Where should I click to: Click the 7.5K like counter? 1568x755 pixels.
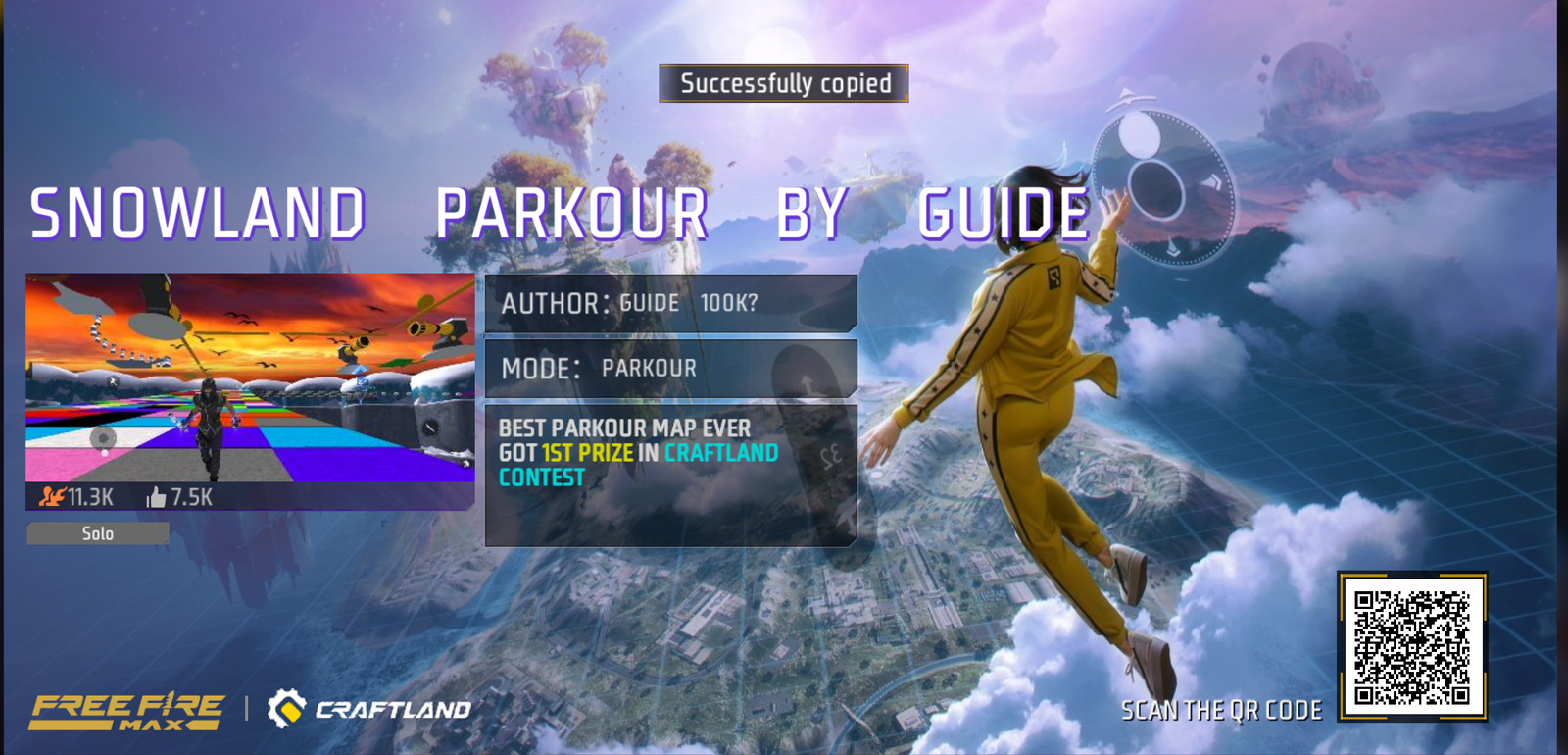192,497
